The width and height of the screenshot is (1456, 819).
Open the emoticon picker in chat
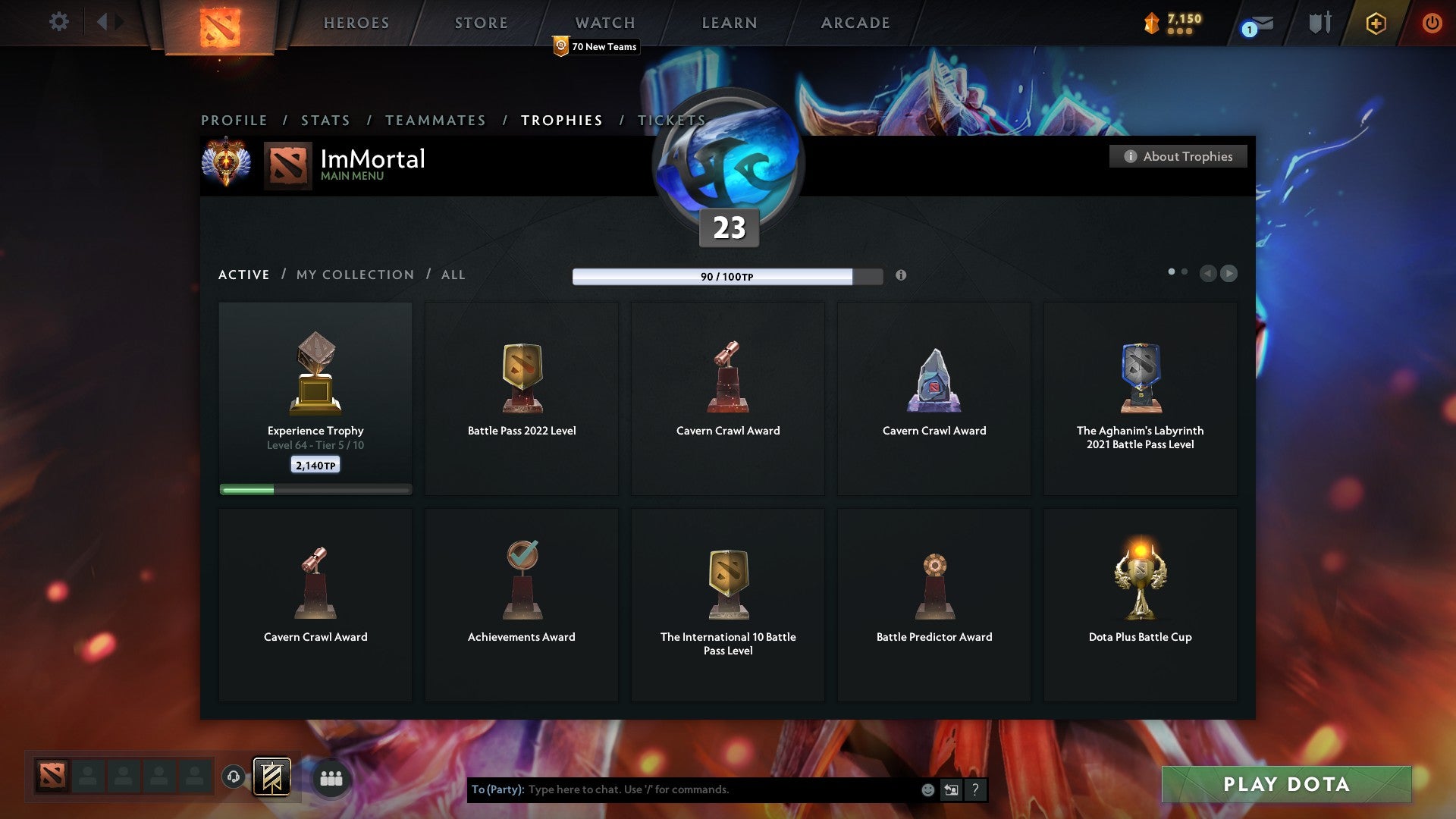927,789
